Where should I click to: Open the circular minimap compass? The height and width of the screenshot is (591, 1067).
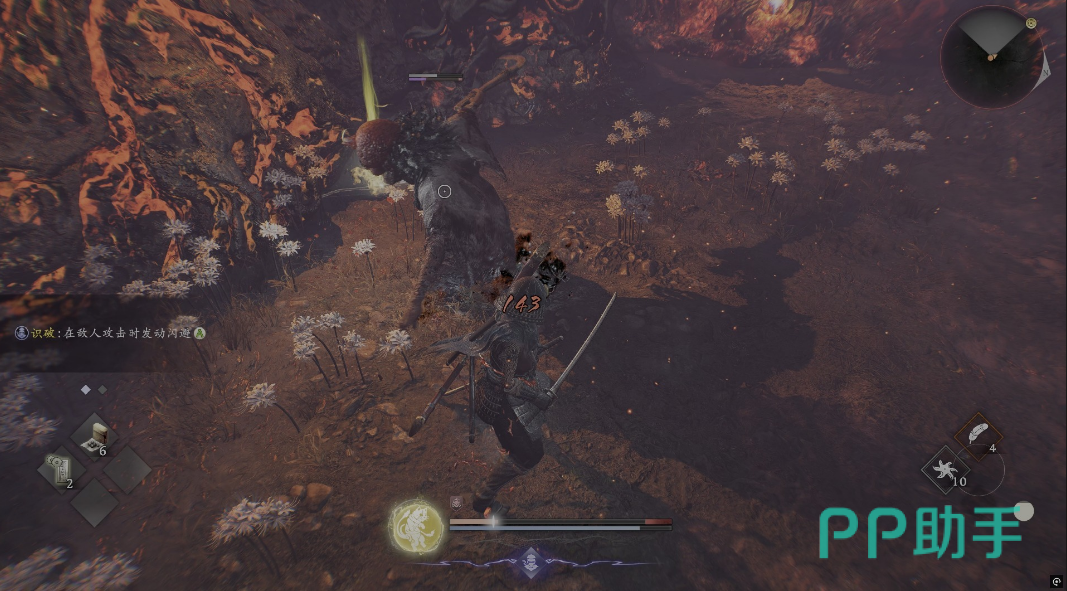pos(991,57)
